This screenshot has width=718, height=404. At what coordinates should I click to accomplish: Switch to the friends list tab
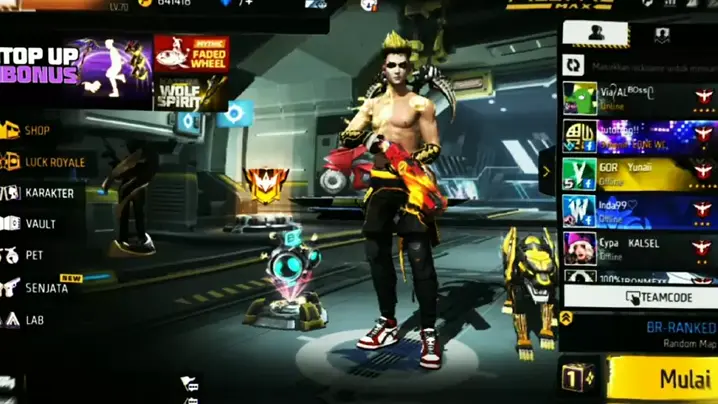596,32
